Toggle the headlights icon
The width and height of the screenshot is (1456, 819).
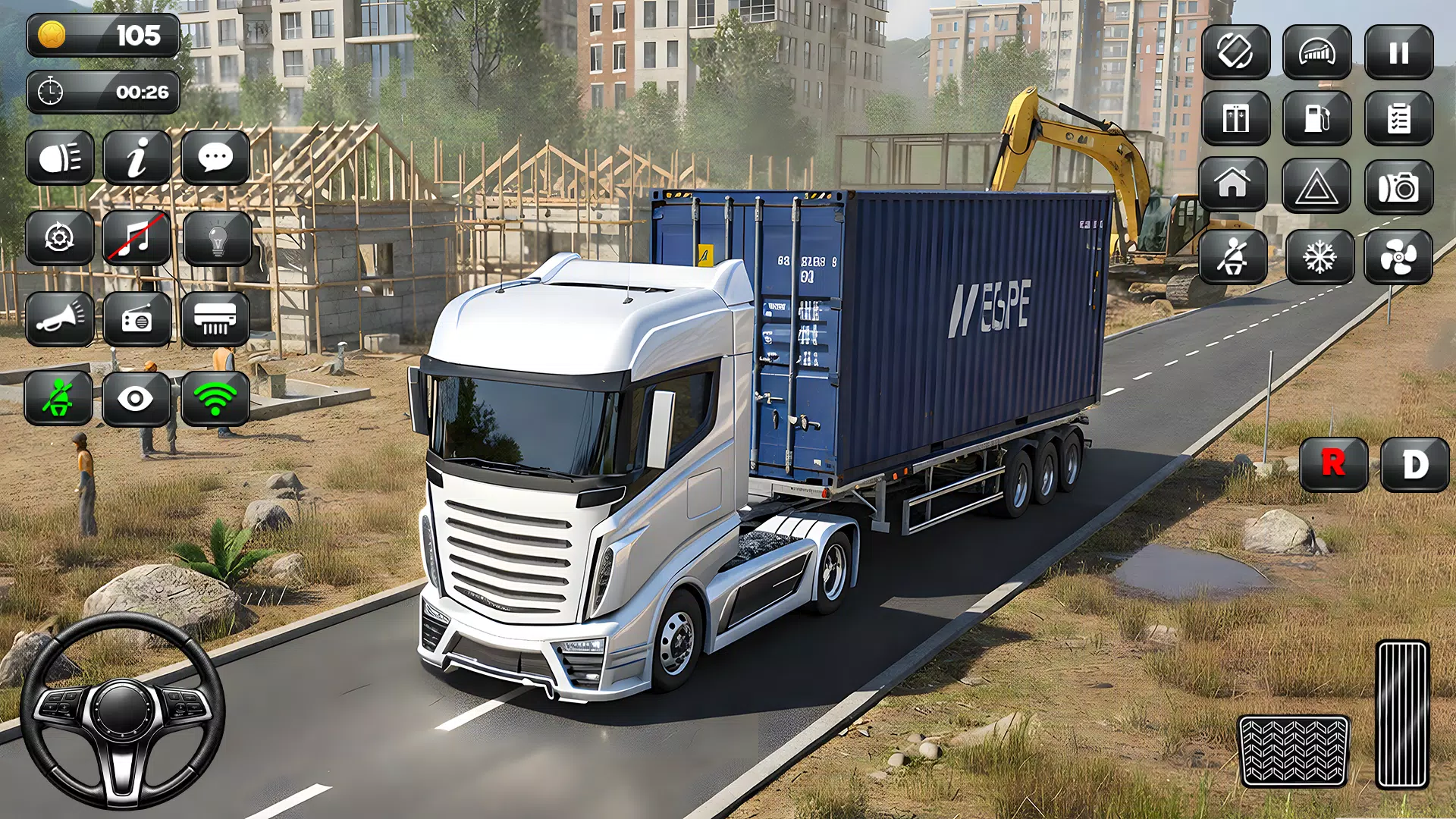click(61, 158)
